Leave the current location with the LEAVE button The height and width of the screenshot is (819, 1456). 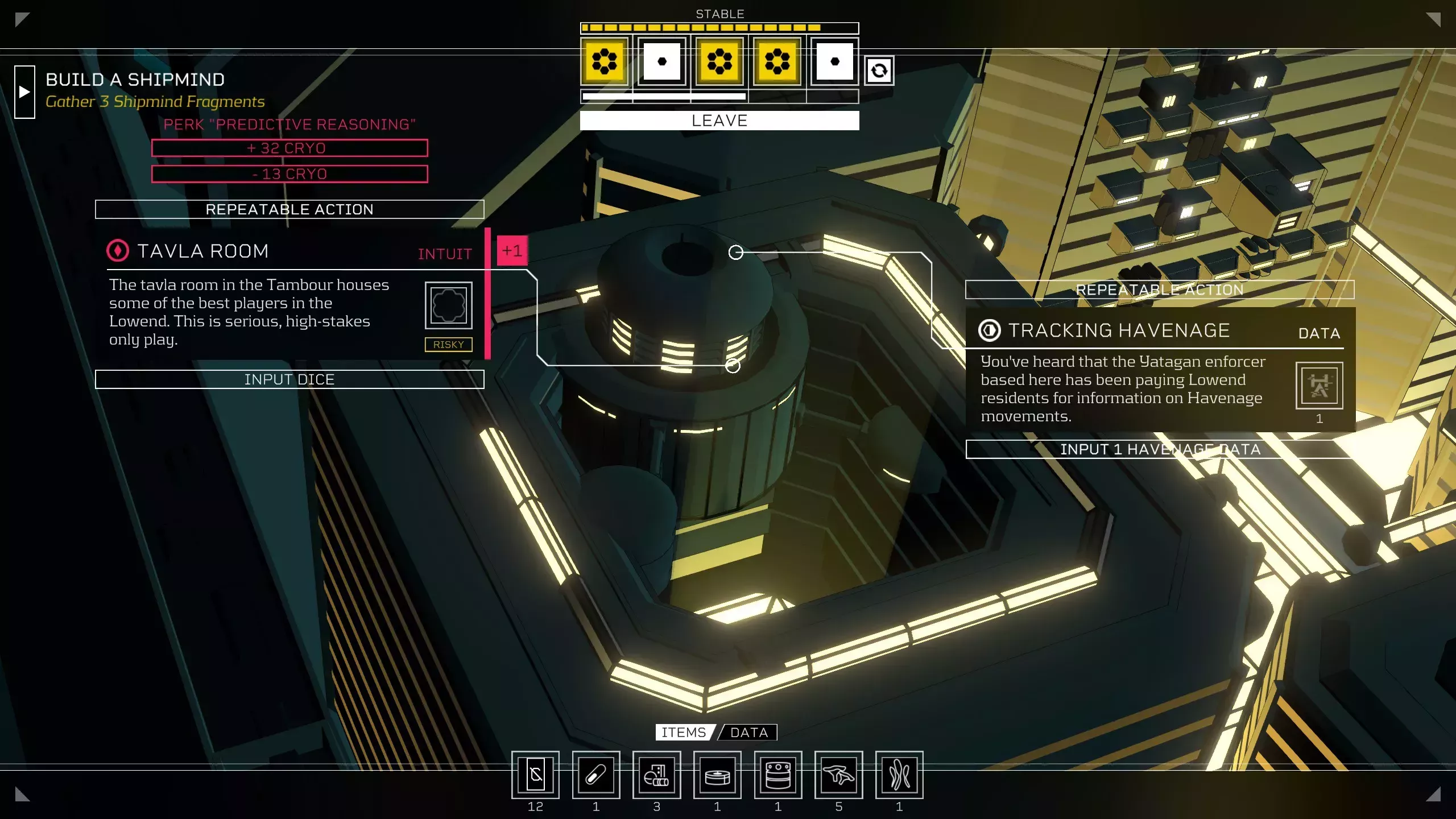[x=719, y=121]
